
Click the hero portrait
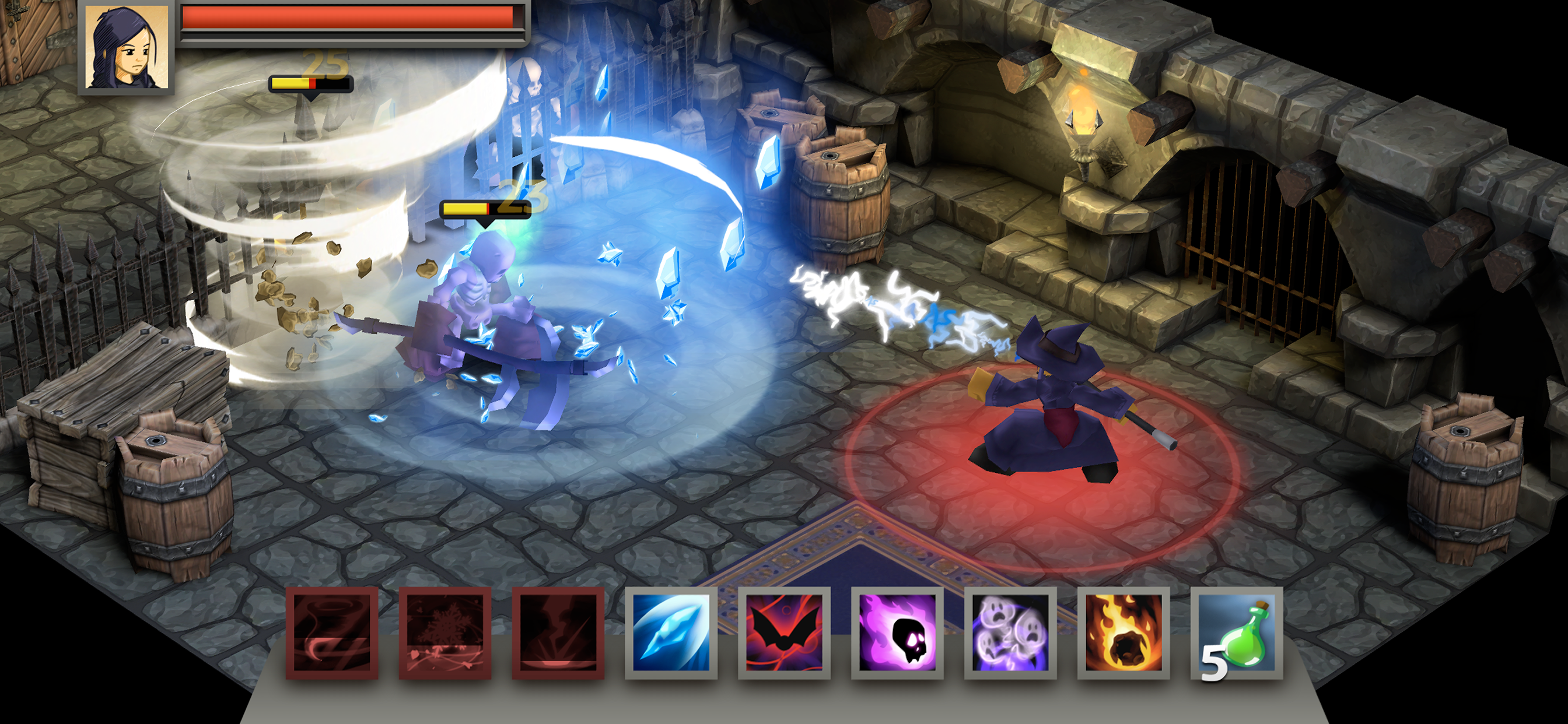[x=126, y=47]
